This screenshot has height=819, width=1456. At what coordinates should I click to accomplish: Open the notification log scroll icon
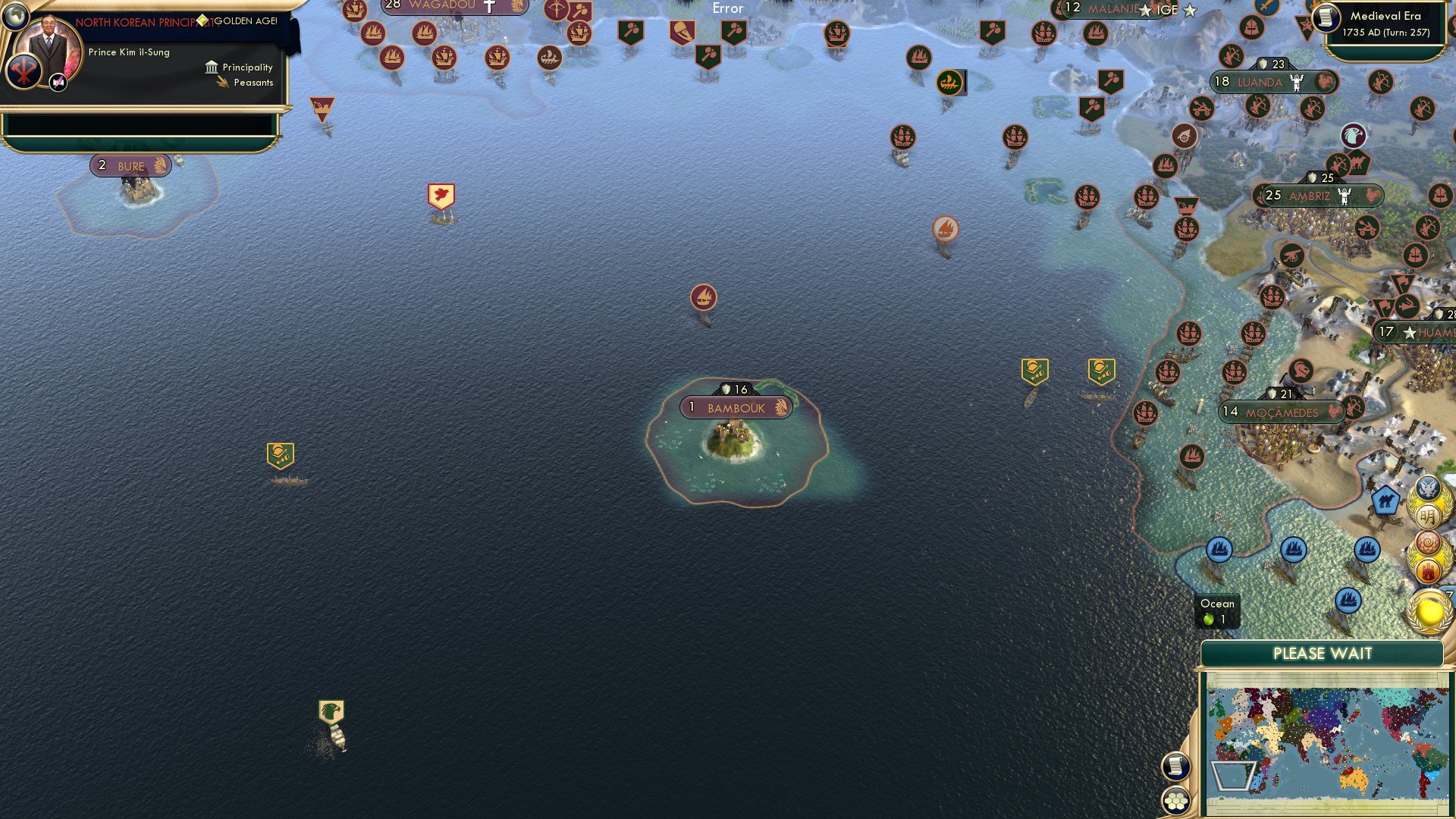point(1175,766)
